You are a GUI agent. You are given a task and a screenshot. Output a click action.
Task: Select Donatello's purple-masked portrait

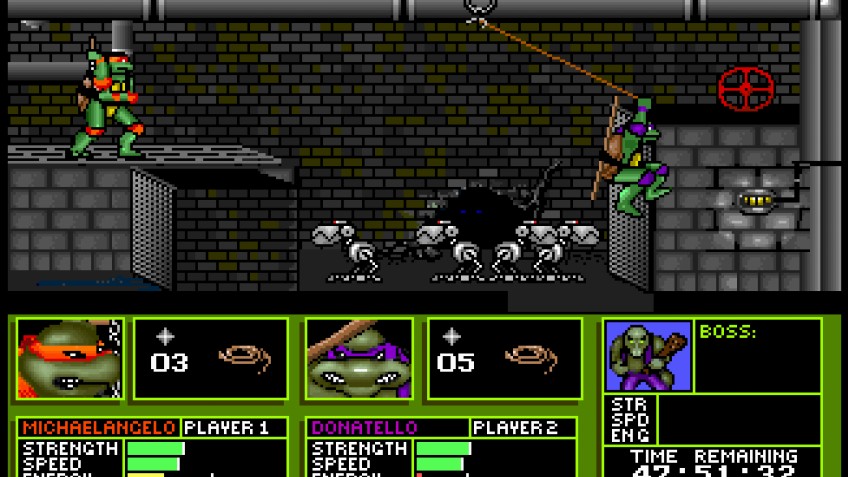pos(357,359)
